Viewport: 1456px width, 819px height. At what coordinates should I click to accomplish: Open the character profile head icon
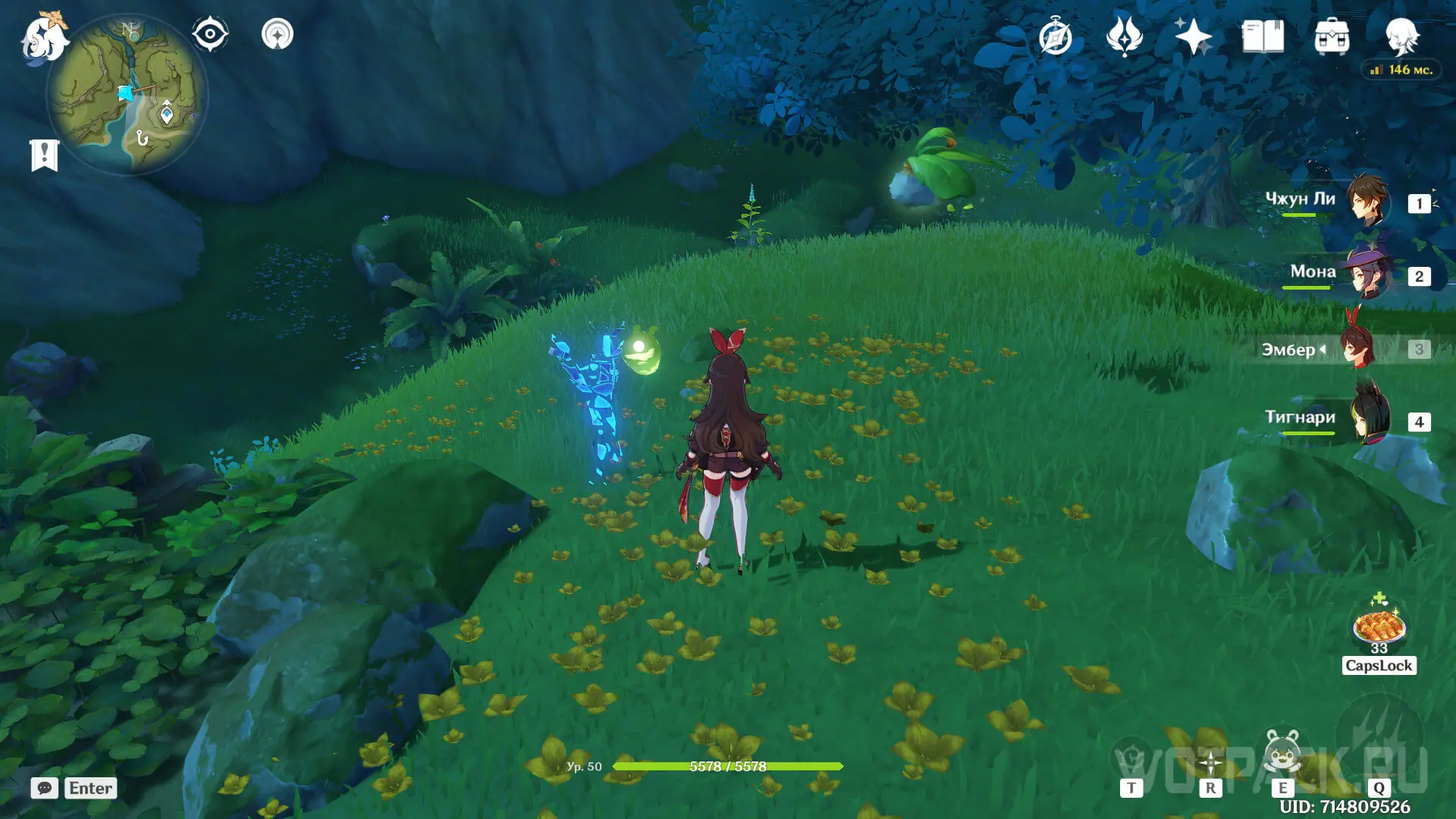1401,35
